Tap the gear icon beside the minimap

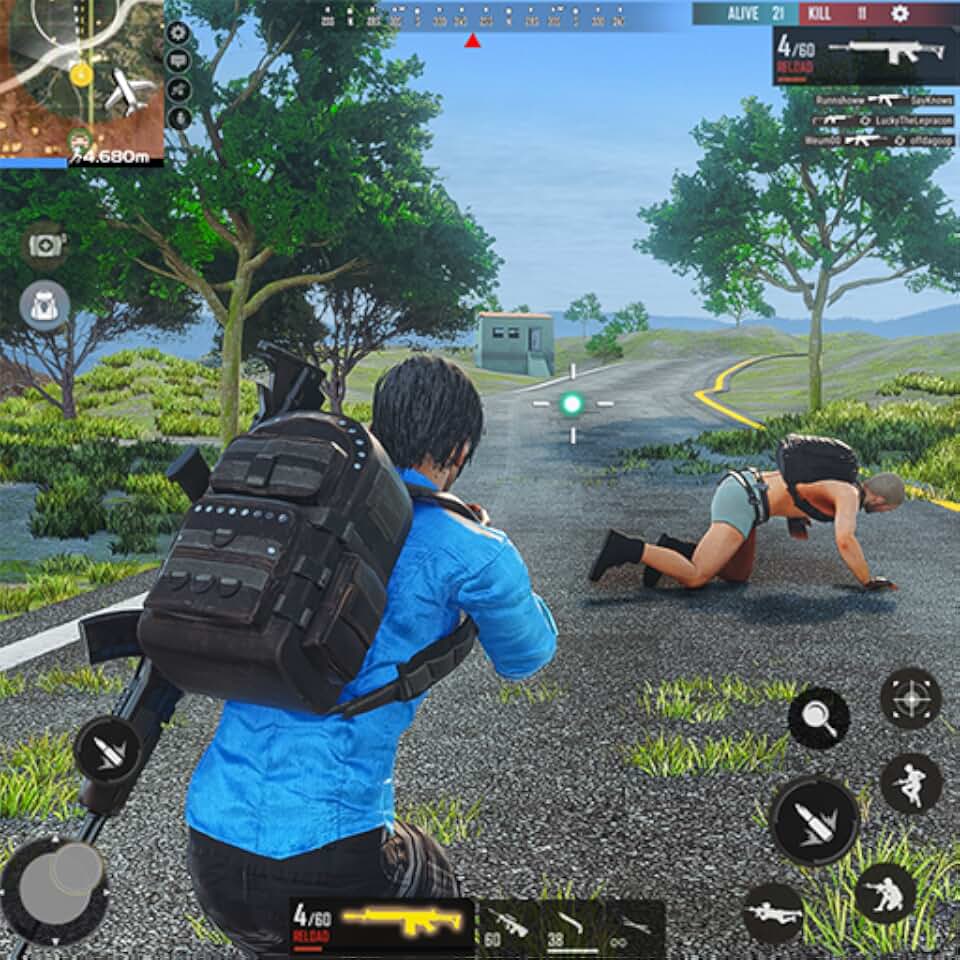coord(179,33)
